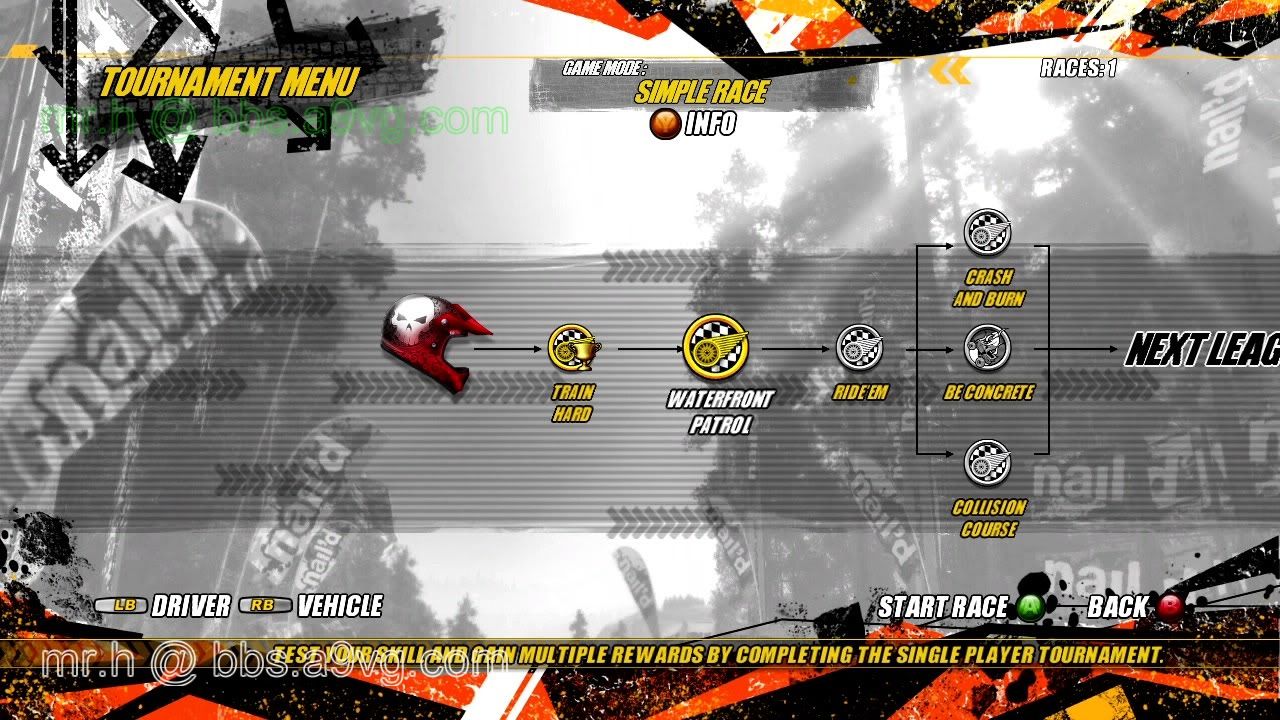Select the Be Concrete event
This screenshot has height=720, width=1280.
(988, 348)
